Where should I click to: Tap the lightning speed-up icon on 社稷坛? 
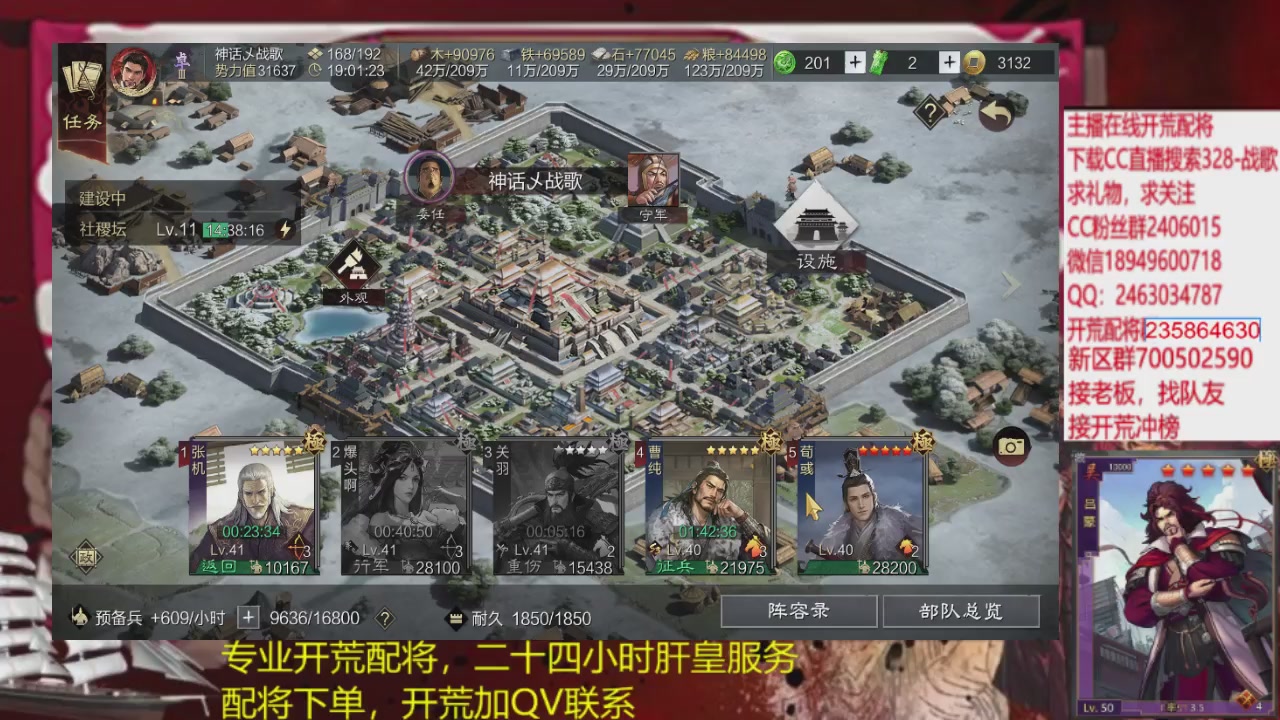coord(283,228)
